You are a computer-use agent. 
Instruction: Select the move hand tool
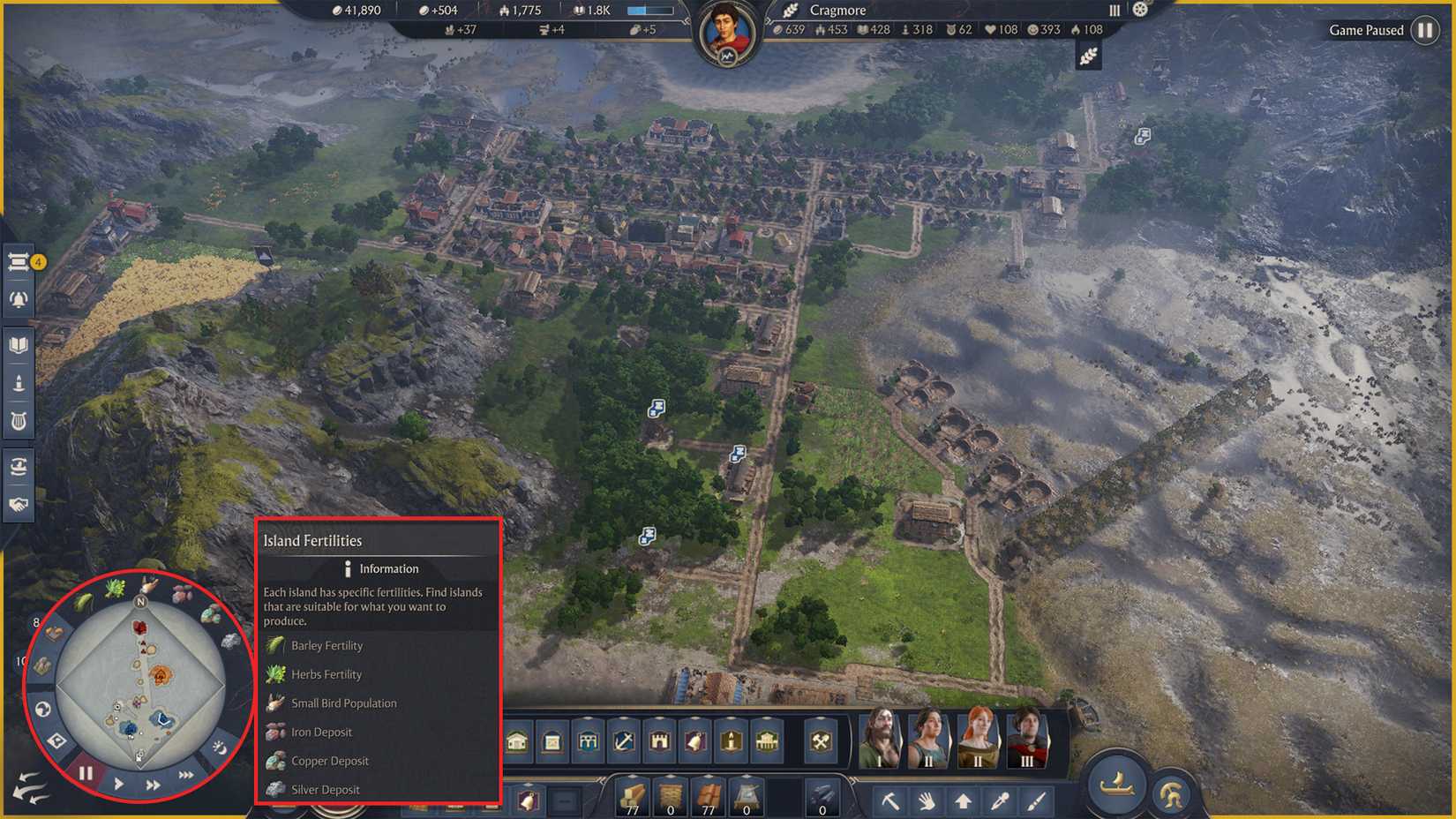tap(928, 801)
